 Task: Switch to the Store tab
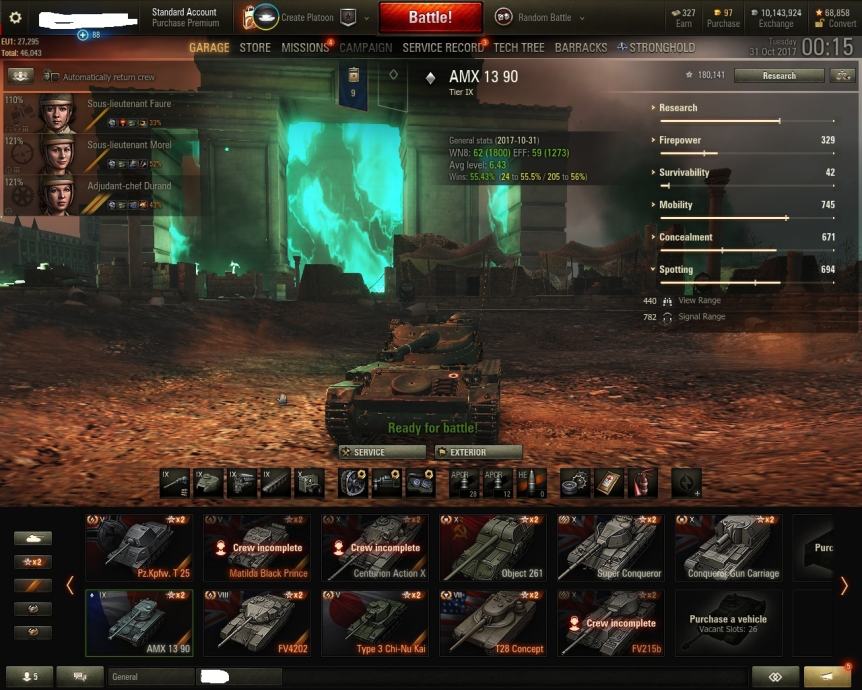click(255, 47)
